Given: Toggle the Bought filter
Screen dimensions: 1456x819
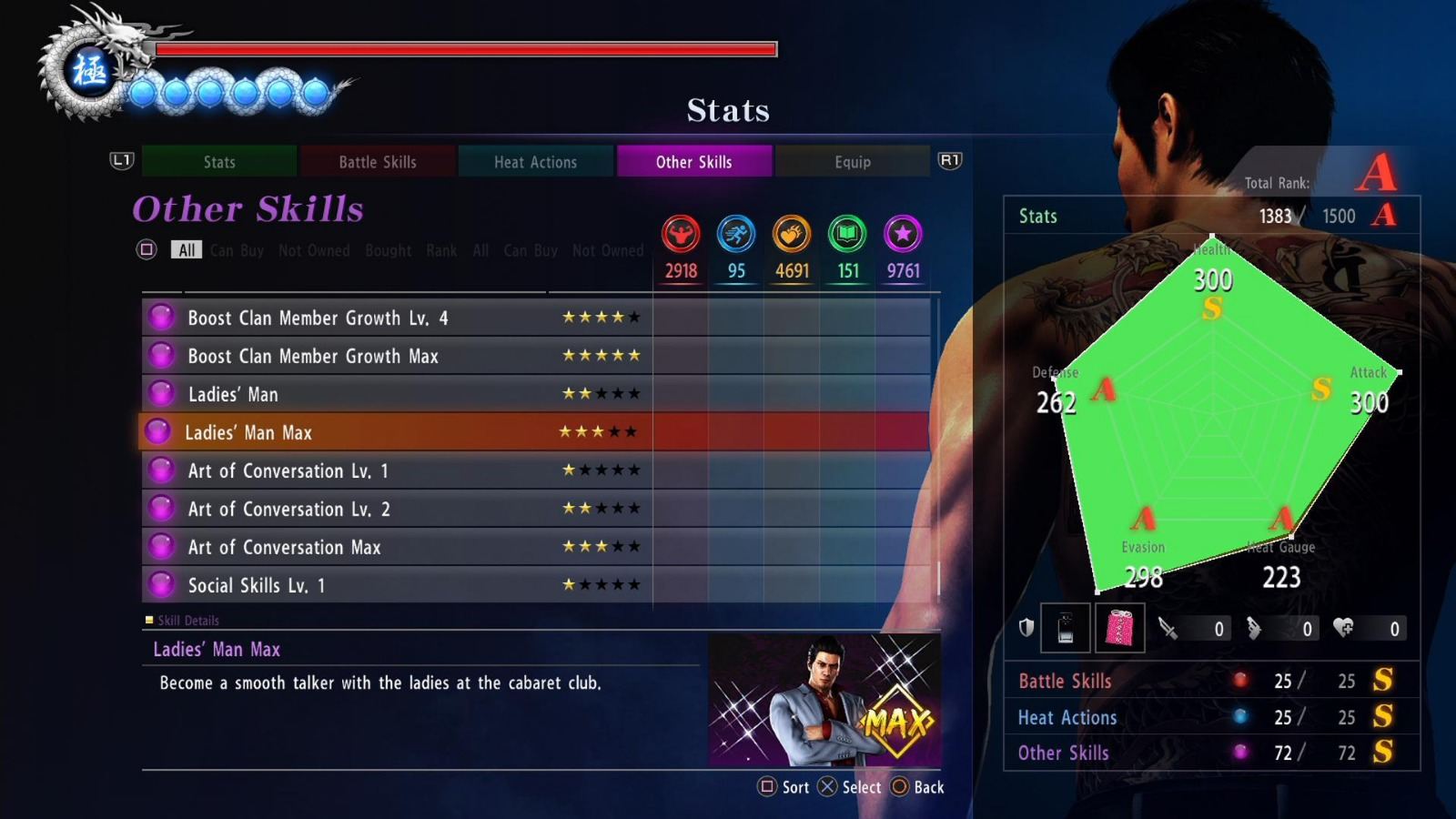Looking at the screenshot, I should pos(388,250).
